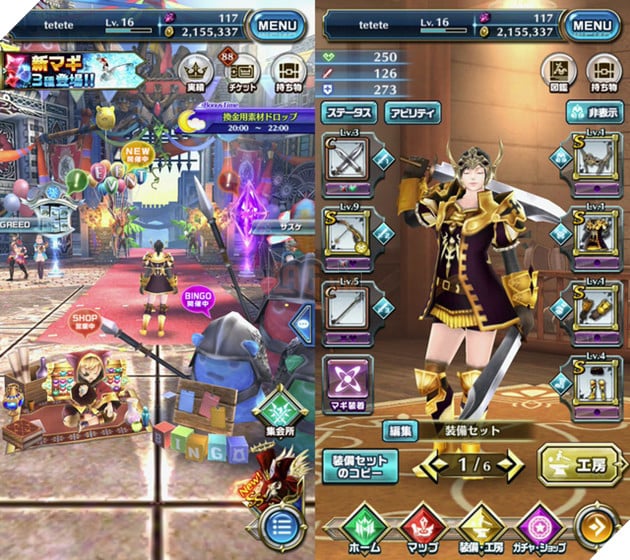Go to ホーム in the bottom bar
Screen dimensions: 630x560
tap(361, 528)
